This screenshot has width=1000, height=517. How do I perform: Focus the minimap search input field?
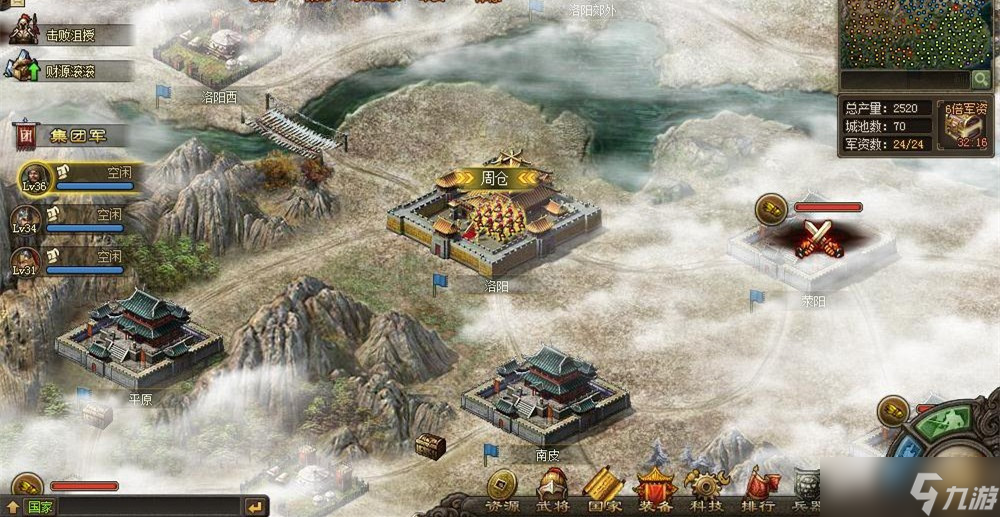[904, 79]
